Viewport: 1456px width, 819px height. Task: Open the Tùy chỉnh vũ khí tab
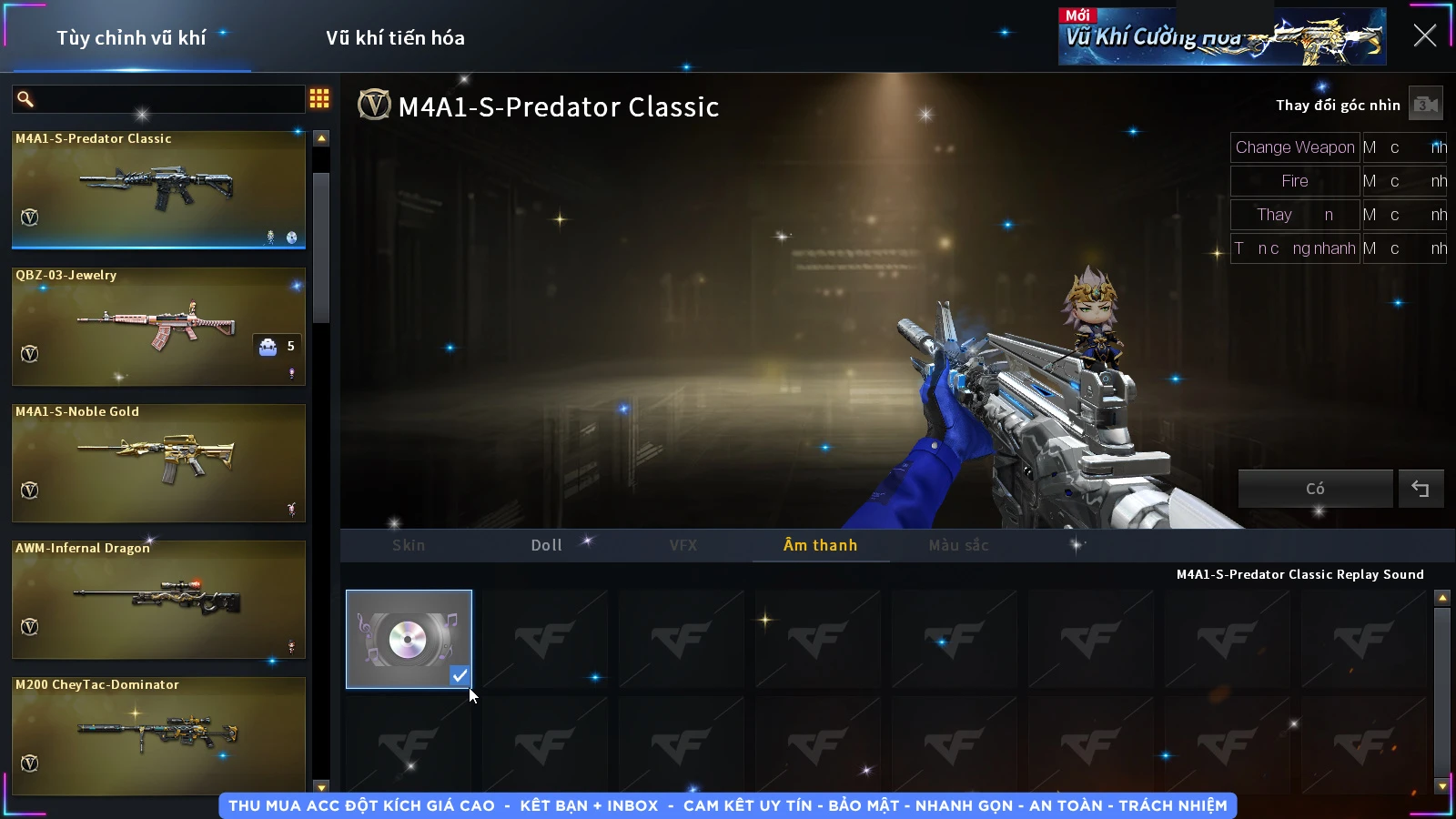tap(131, 38)
